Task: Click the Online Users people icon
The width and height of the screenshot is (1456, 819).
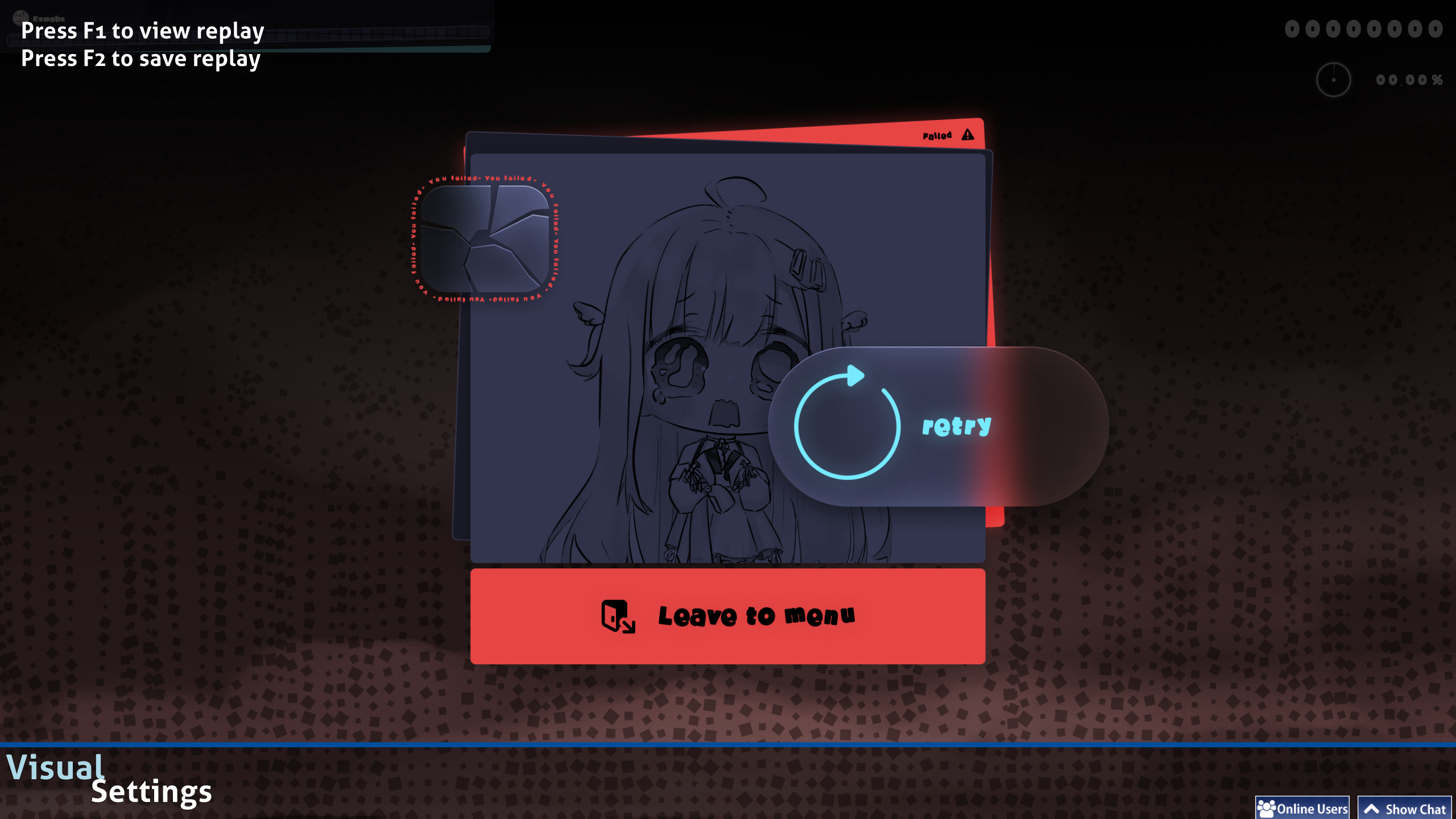Action: 1267,807
